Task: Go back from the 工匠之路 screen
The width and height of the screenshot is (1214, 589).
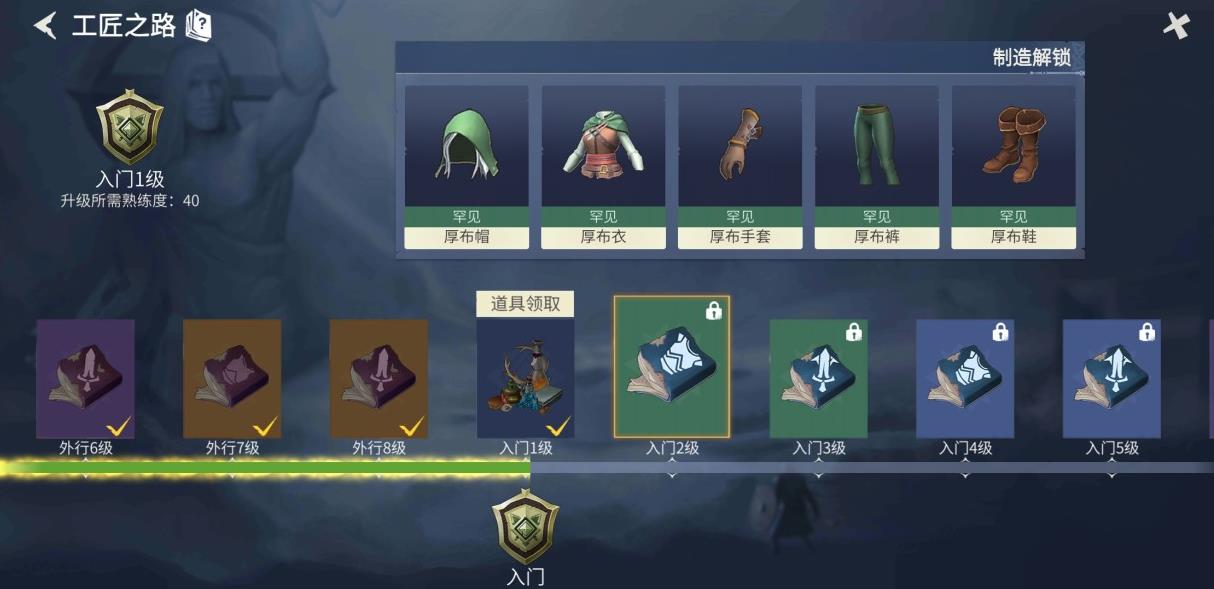Action: click(45, 25)
